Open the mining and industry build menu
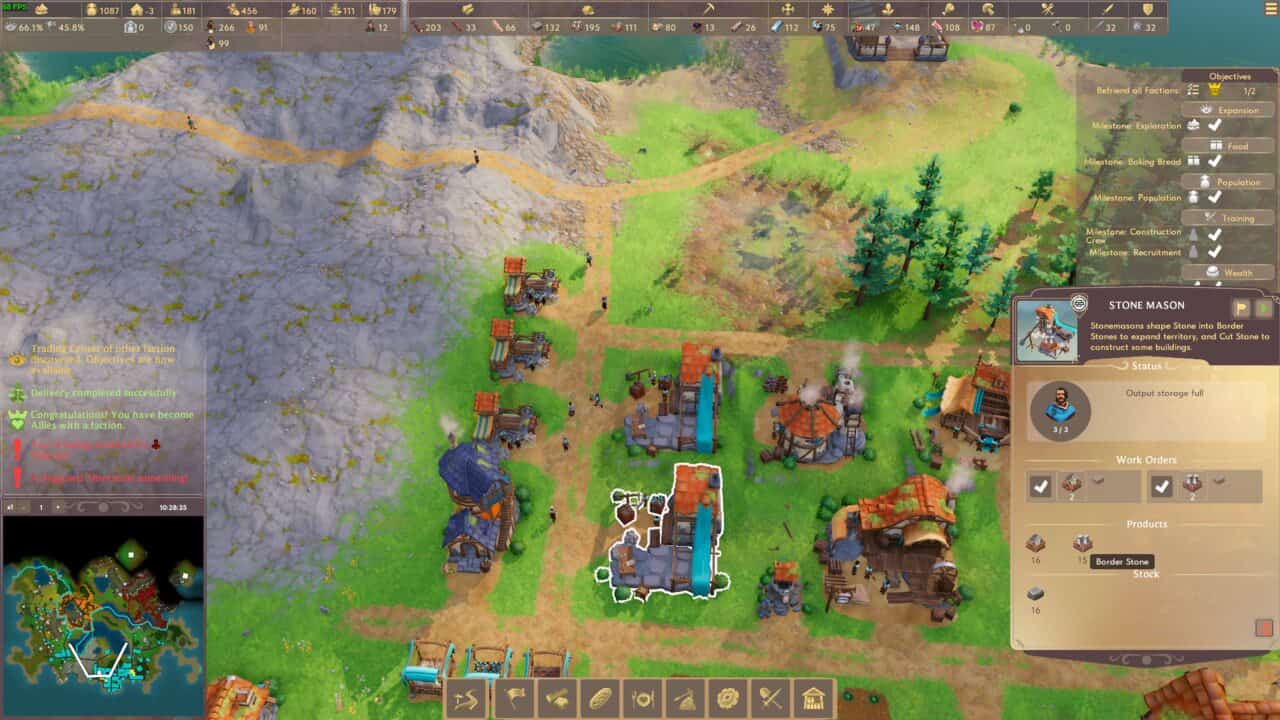The width and height of the screenshot is (1280, 720). (x=685, y=700)
